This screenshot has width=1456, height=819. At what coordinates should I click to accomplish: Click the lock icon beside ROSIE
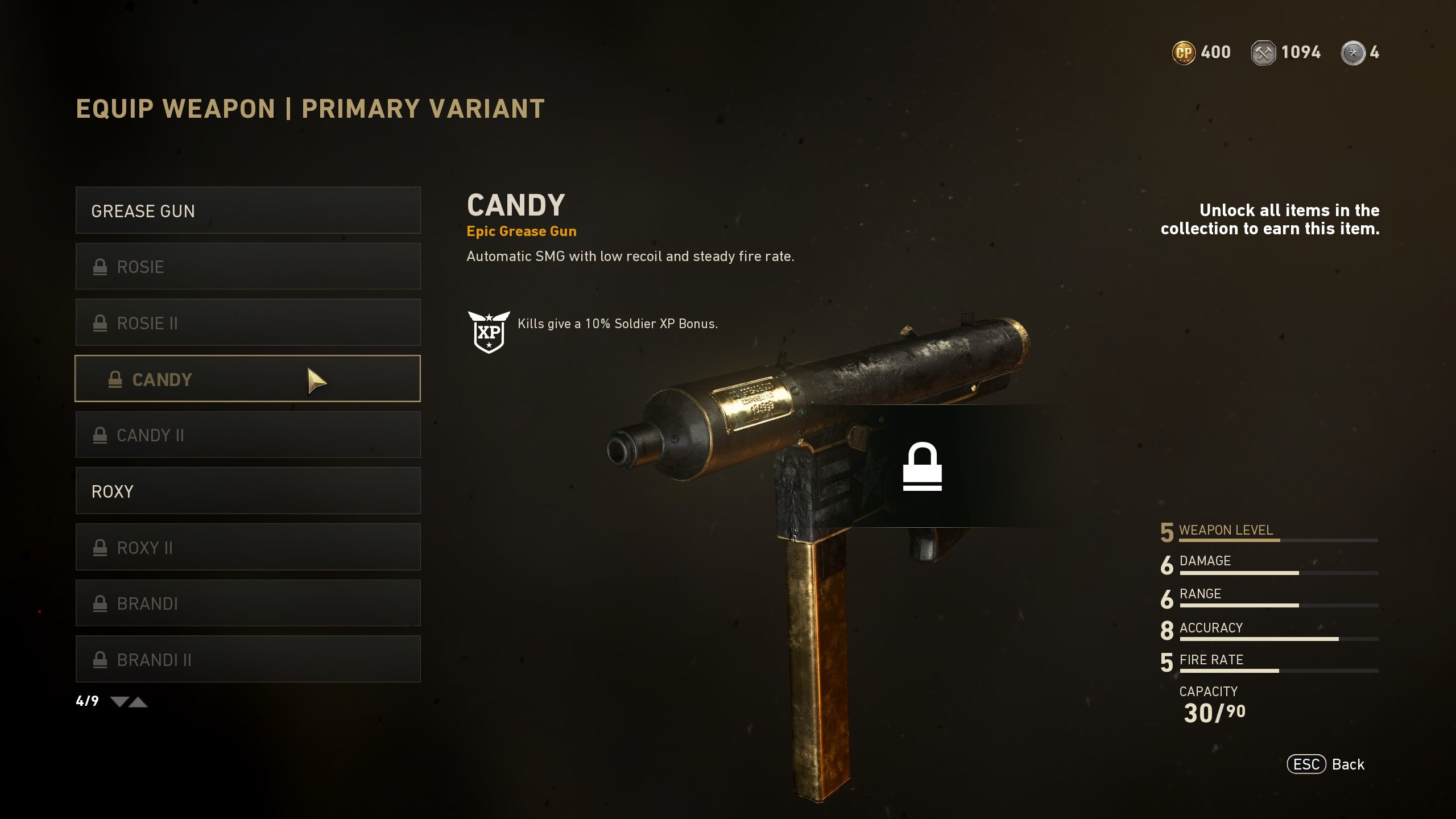tap(101, 266)
